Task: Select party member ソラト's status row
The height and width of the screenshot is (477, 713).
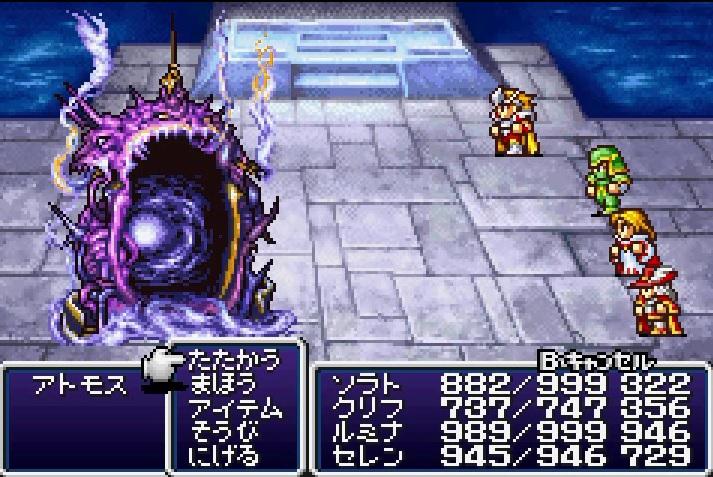Action: [510, 383]
